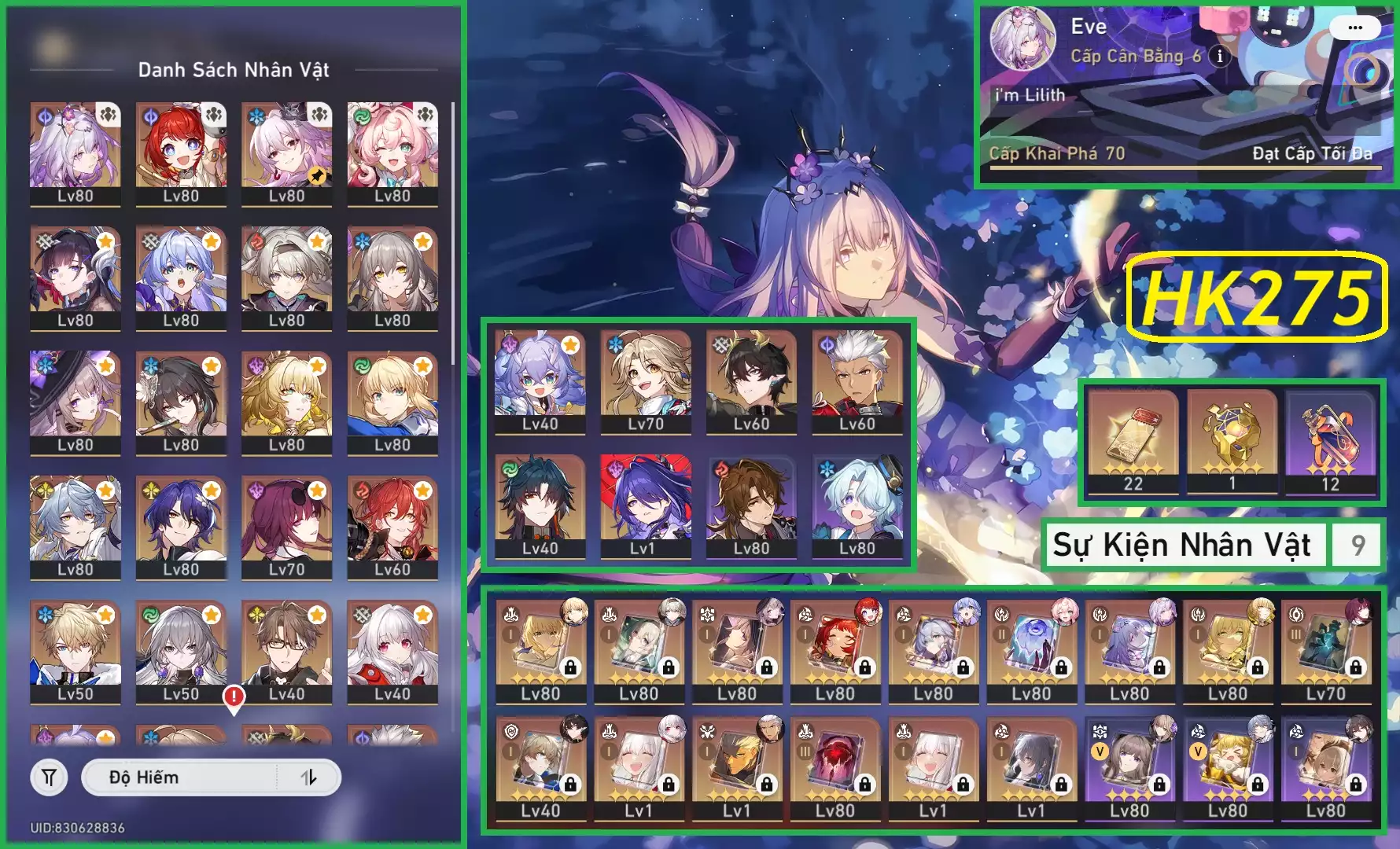Show info for Cấp Cân Bằng 6

coord(1220,56)
